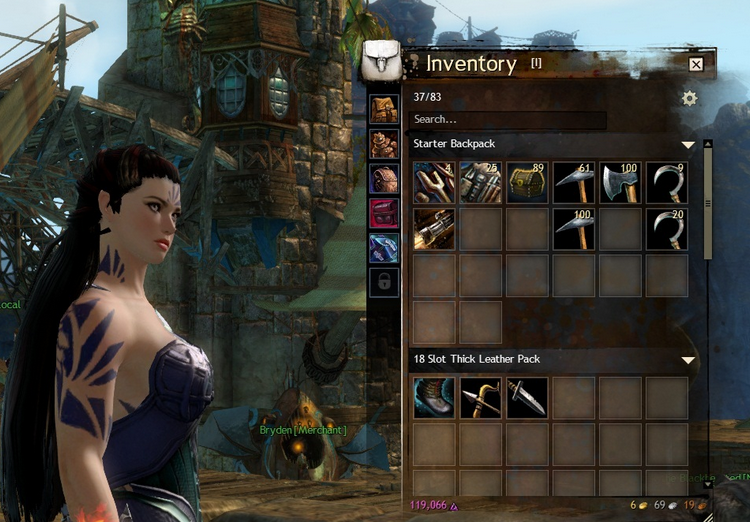Open inventory options gear menu
The image size is (750, 522).
[x=689, y=98]
